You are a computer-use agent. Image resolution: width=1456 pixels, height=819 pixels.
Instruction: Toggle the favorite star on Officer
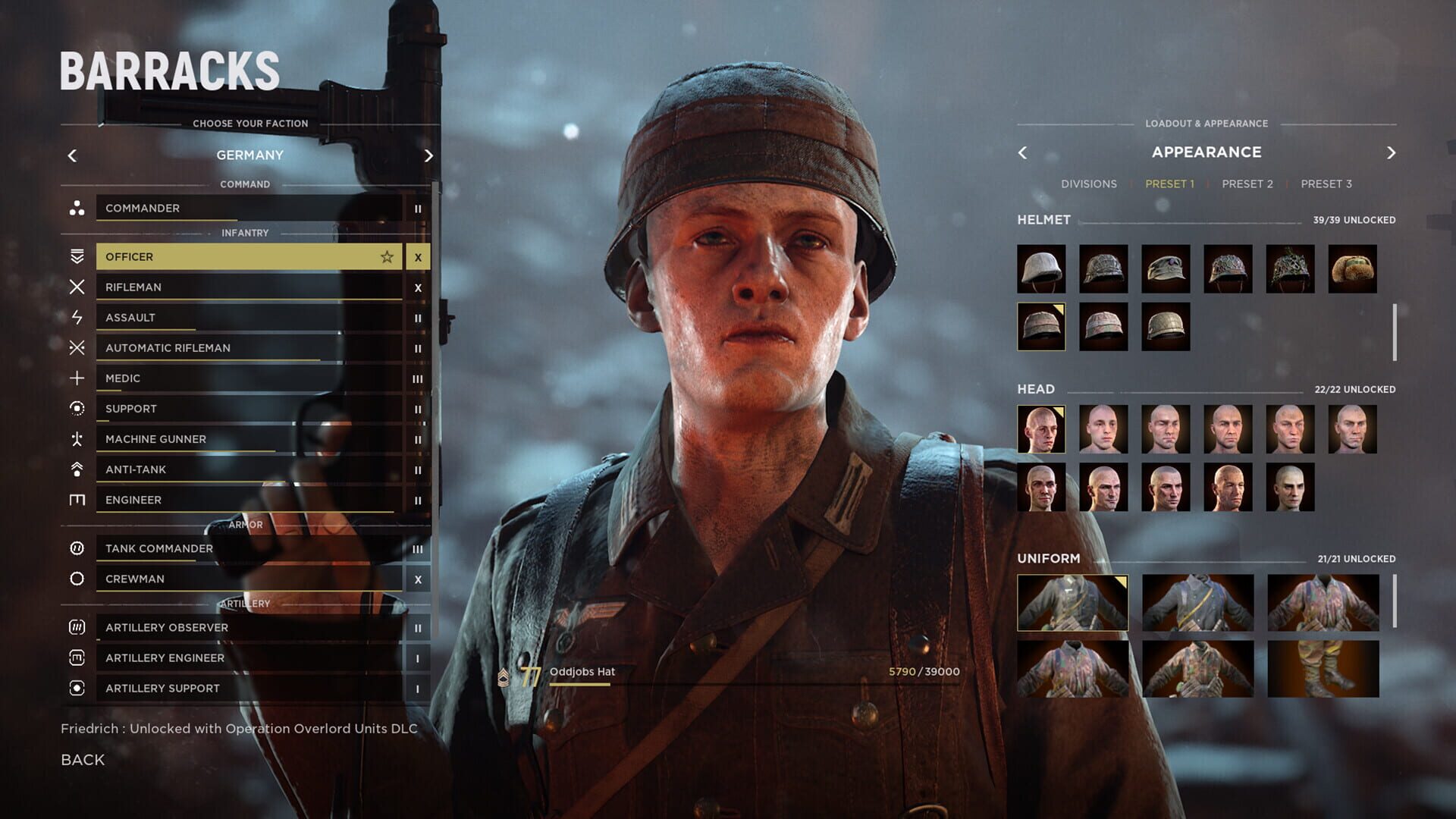pos(387,256)
